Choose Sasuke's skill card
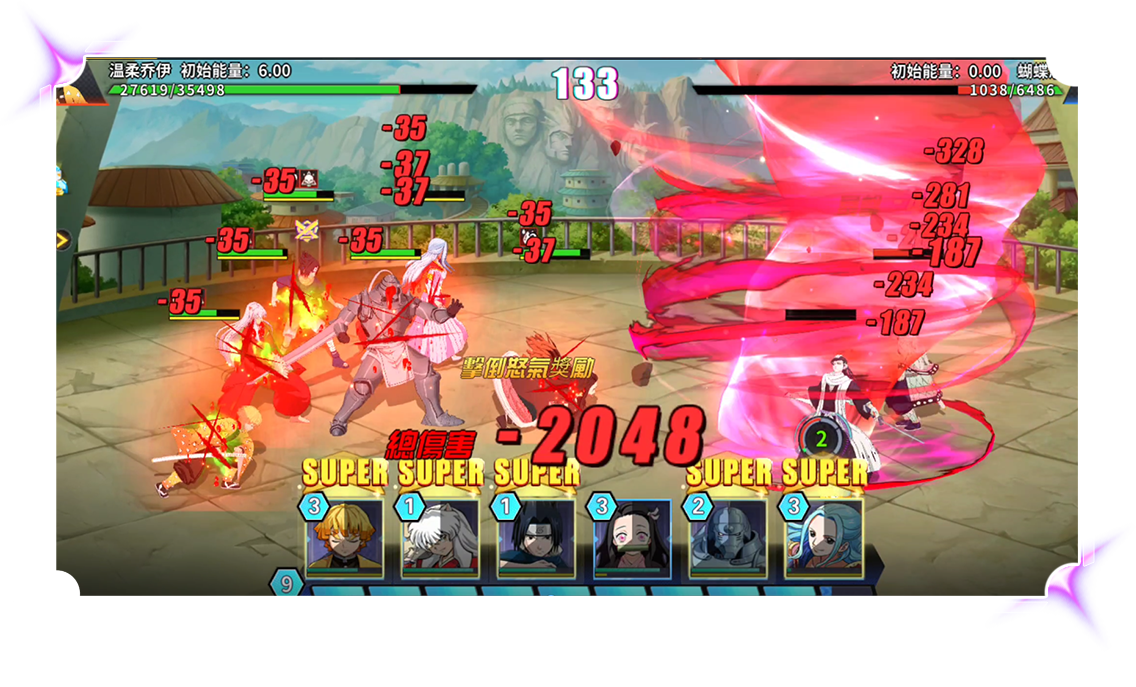The width and height of the screenshot is (1136, 687). click(536, 538)
